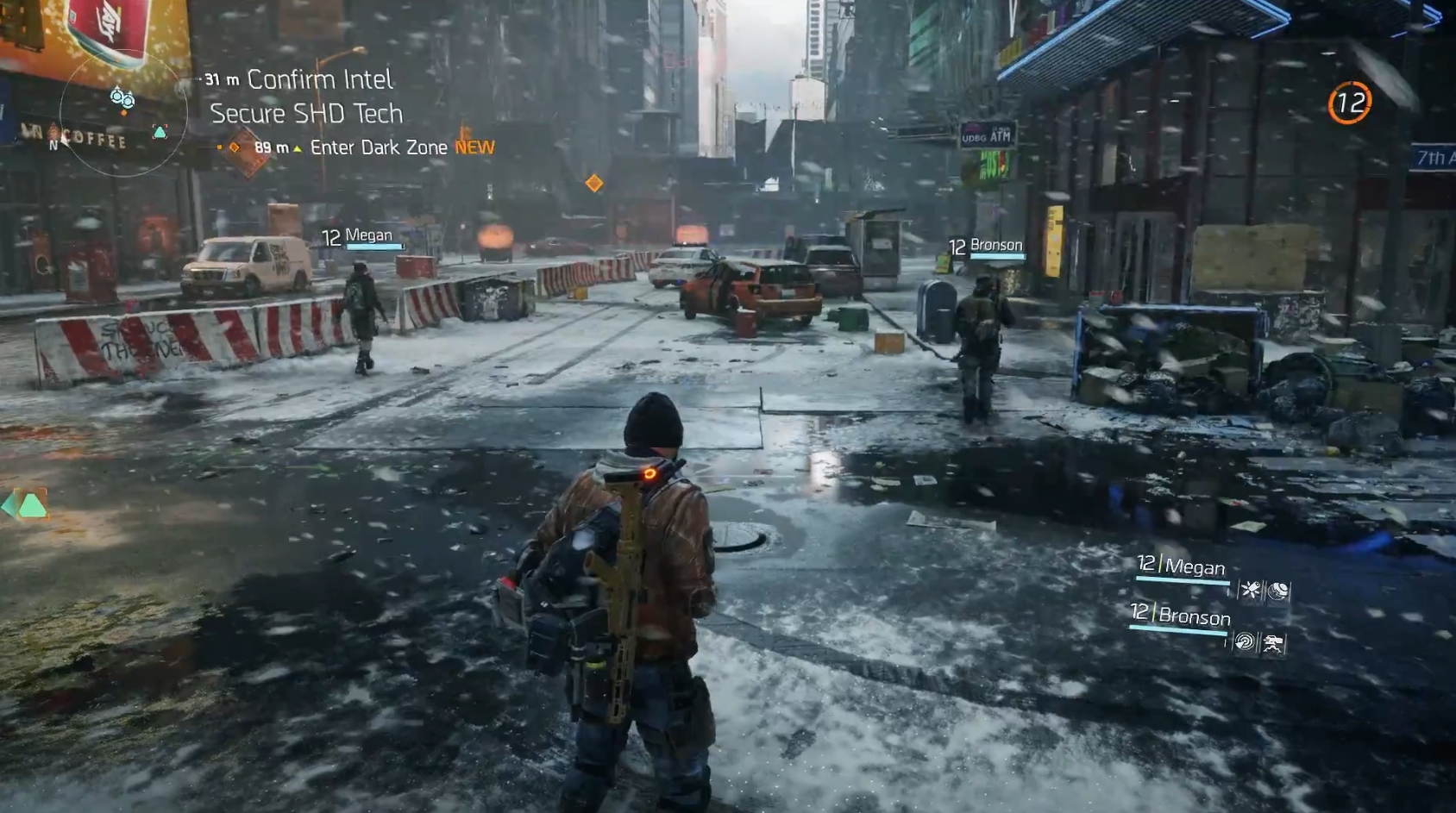
Task: Expand the yellow arrow next to 89 m
Action: coord(297,147)
